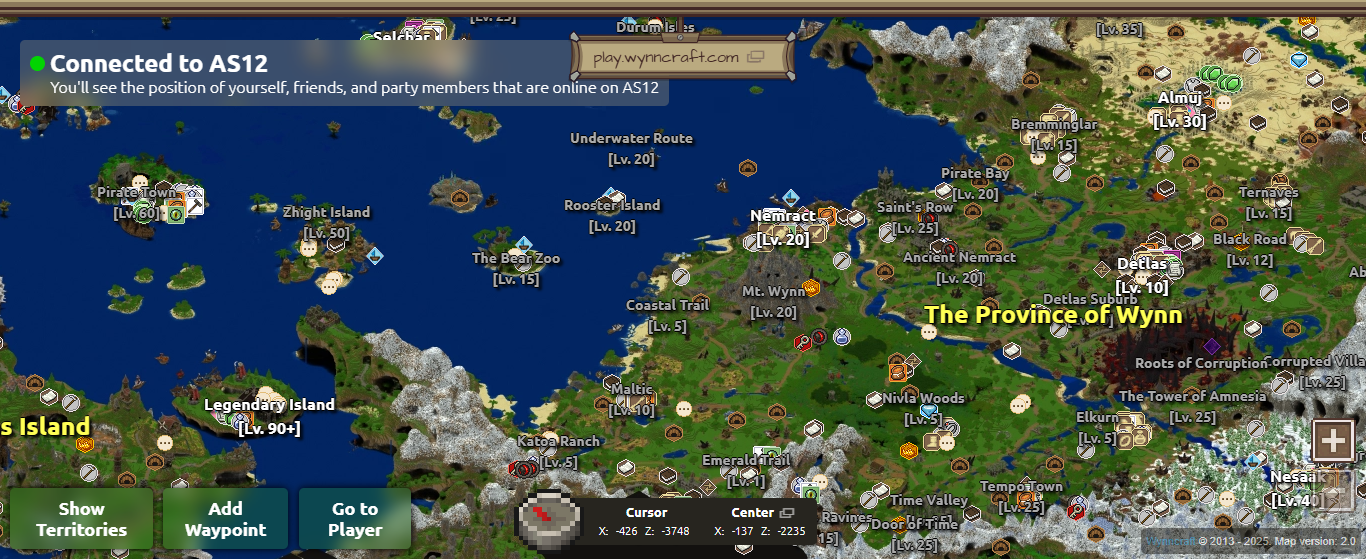Select The Bear Zoo label
The width and height of the screenshot is (1366, 559).
tap(516, 259)
